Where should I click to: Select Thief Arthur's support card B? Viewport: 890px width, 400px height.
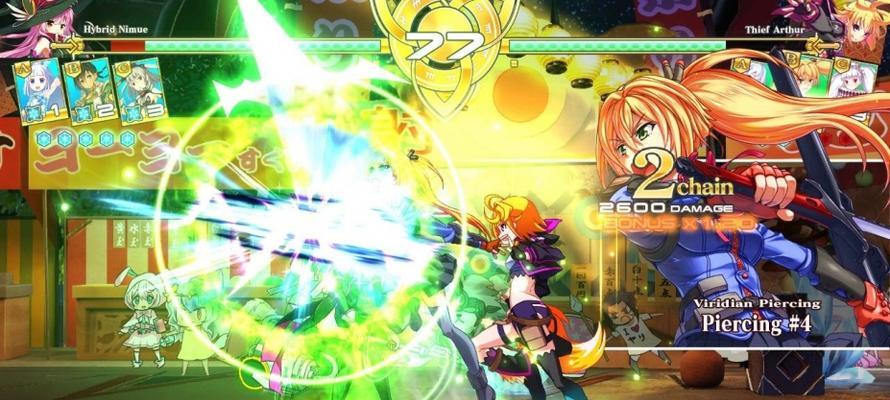[x=811, y=78]
